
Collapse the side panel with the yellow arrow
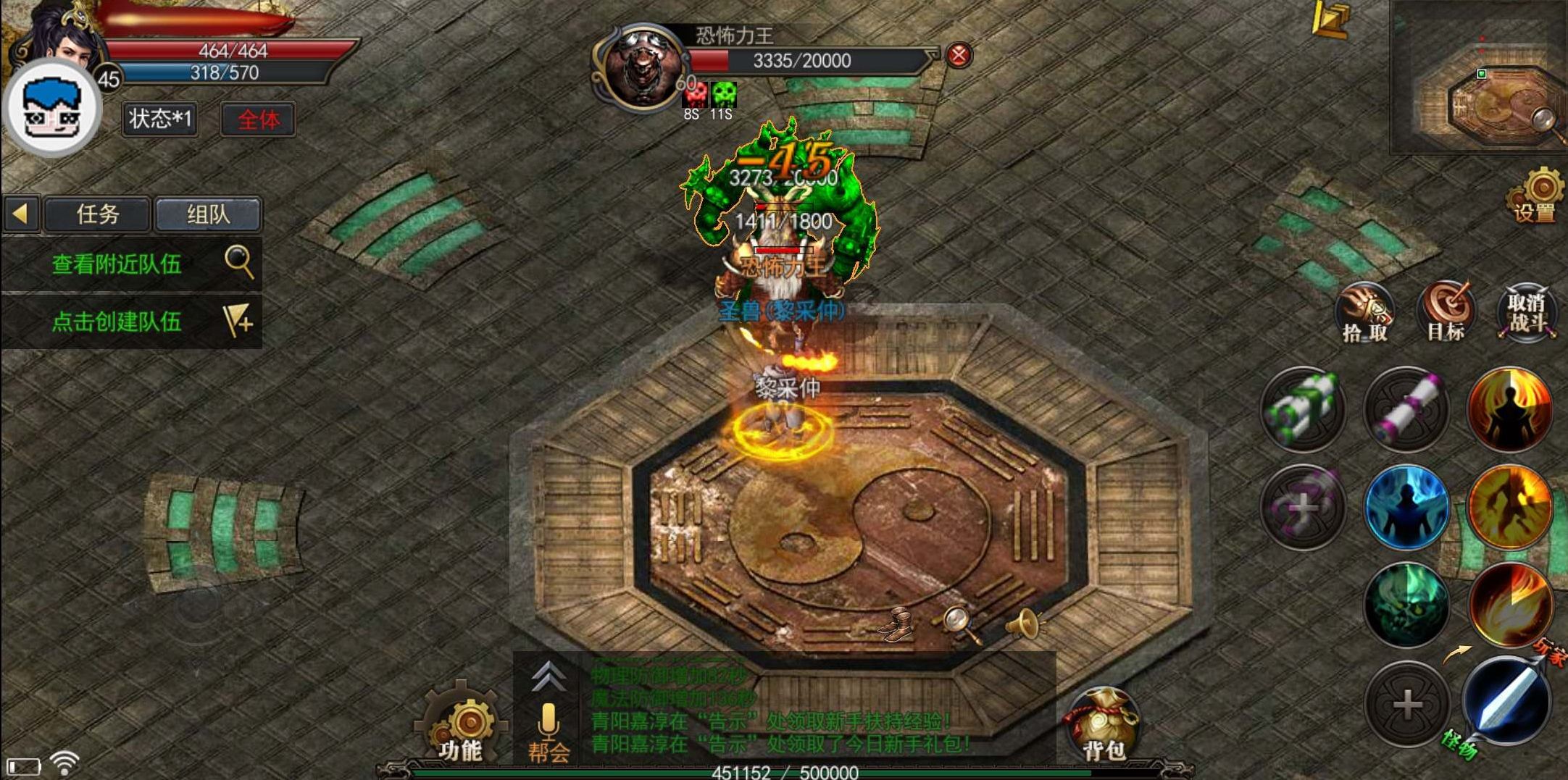tap(20, 214)
